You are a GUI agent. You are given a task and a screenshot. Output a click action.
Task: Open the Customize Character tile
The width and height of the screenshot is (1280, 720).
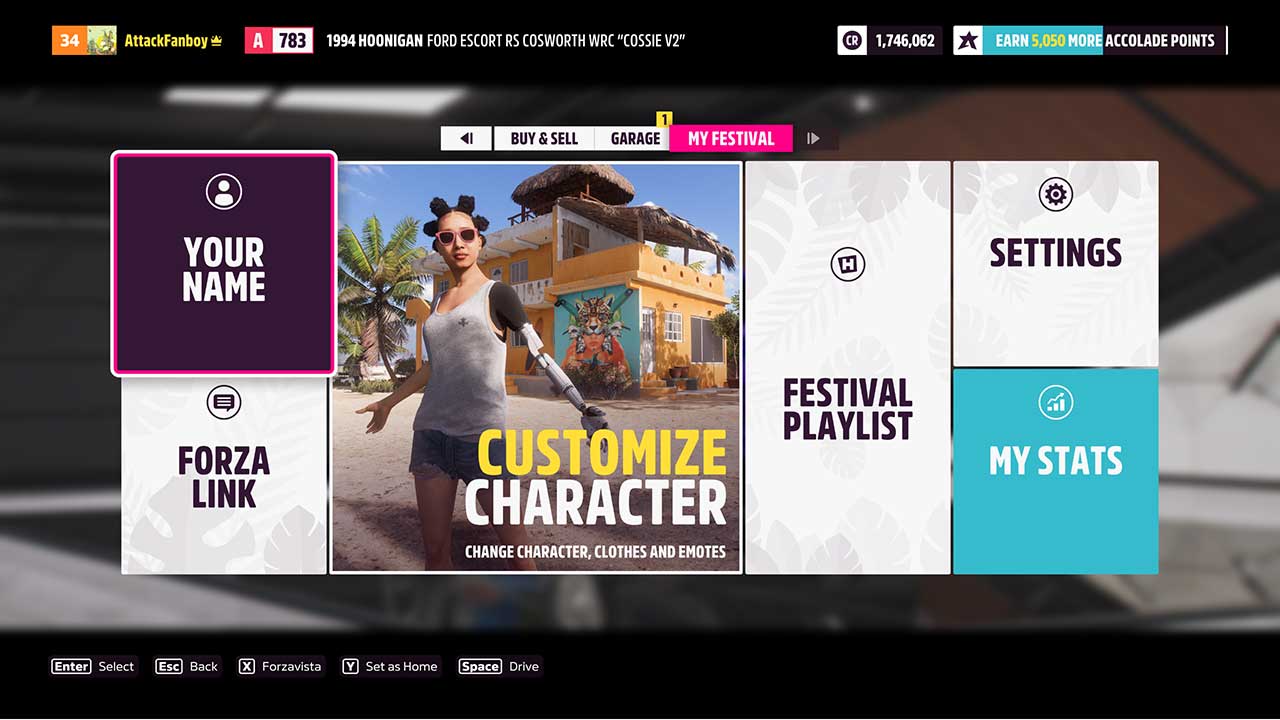[536, 367]
